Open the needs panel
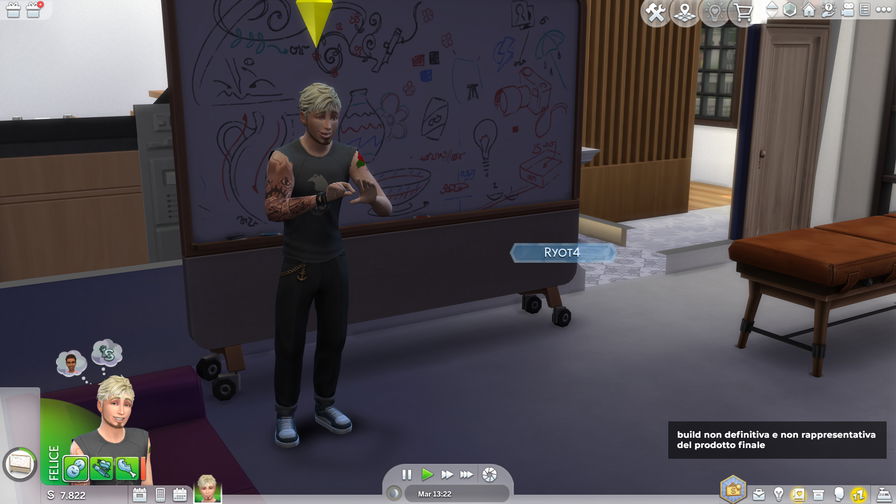This screenshot has width=896, height=504. tap(858, 495)
